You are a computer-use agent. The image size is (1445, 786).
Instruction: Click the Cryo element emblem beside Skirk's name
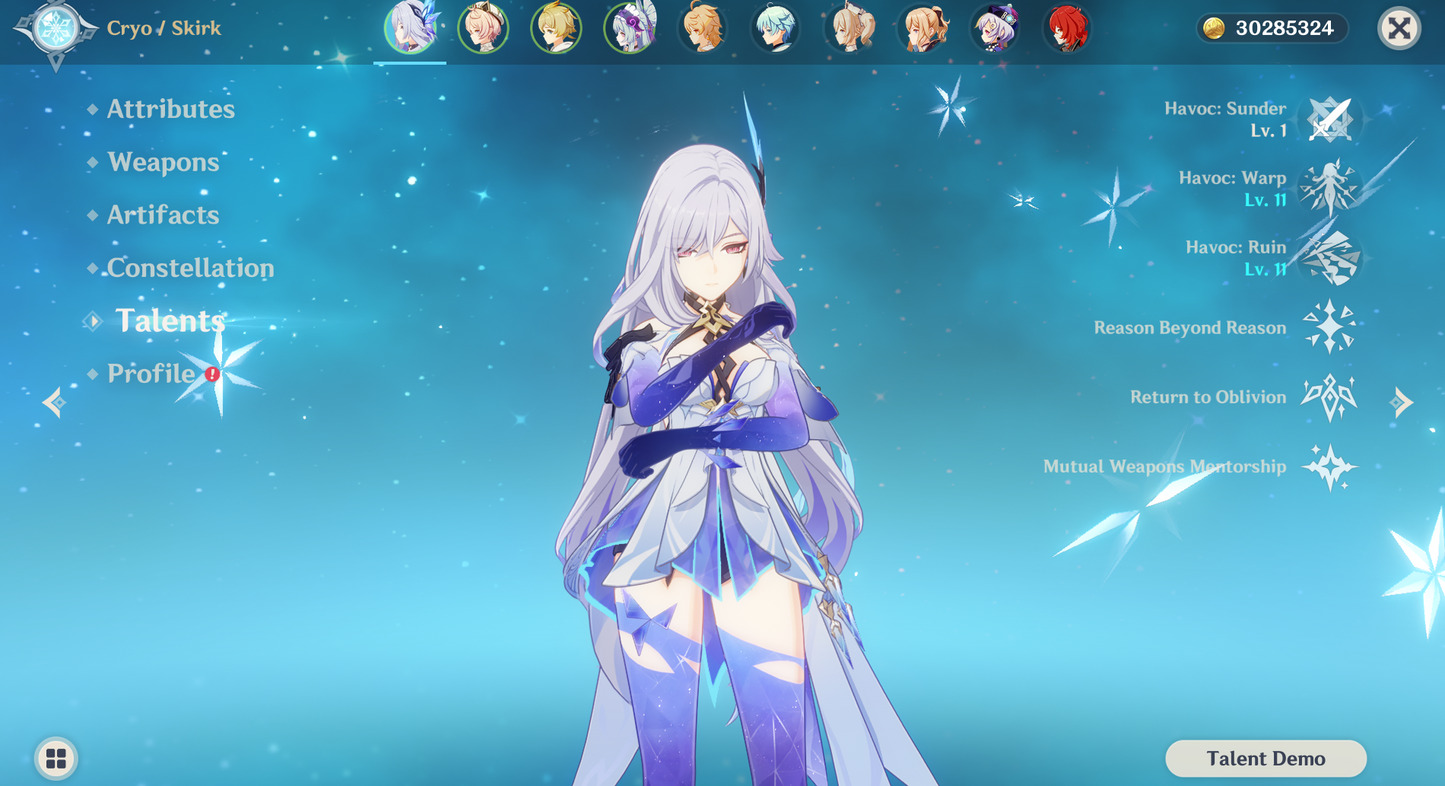[x=55, y=29]
